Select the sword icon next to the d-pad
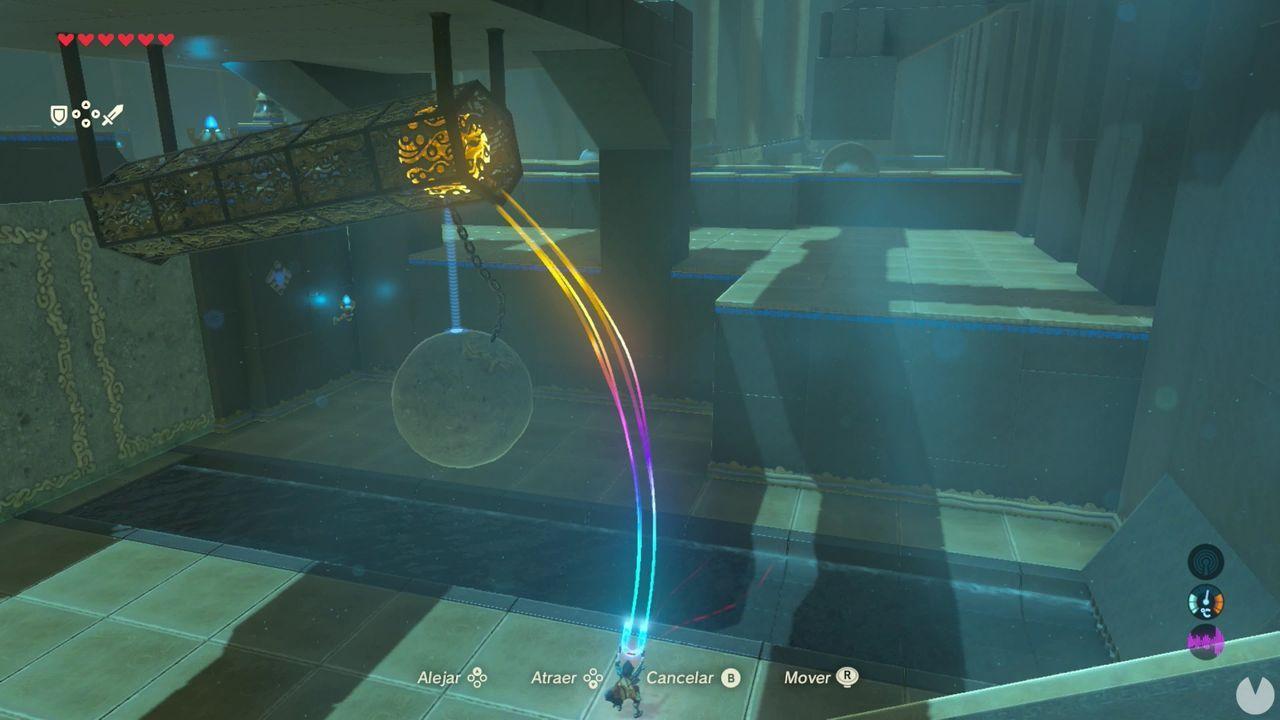The width and height of the screenshot is (1280, 720). tap(113, 116)
